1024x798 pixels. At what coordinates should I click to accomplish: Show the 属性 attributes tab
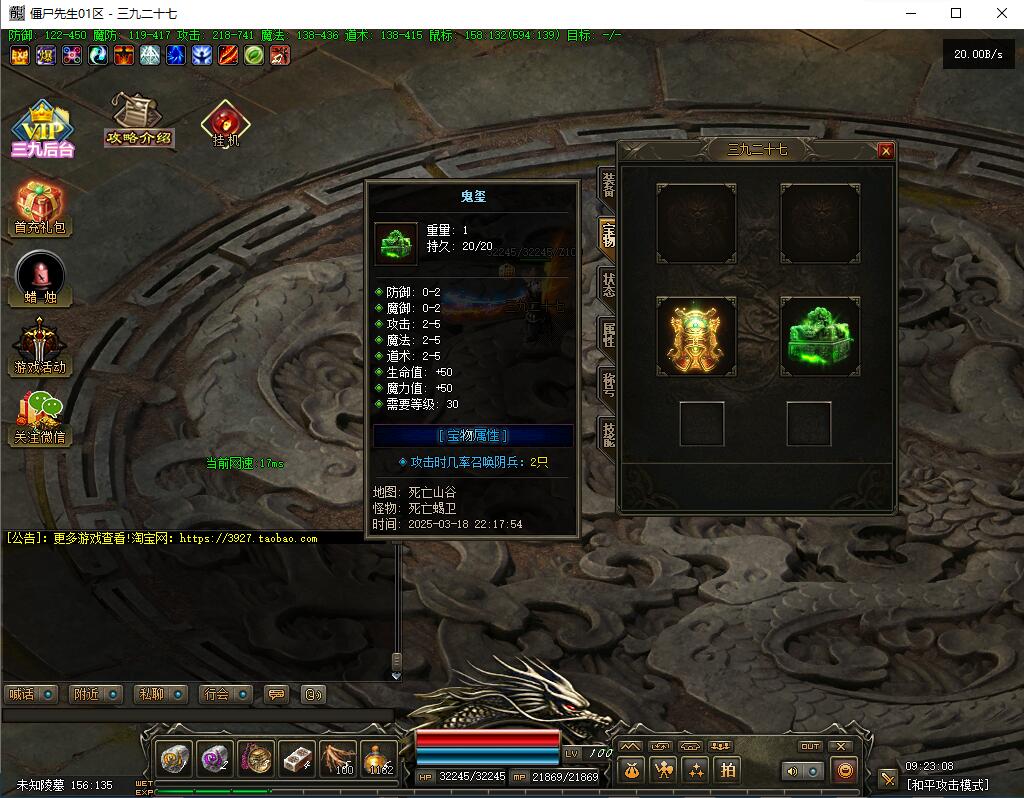607,333
